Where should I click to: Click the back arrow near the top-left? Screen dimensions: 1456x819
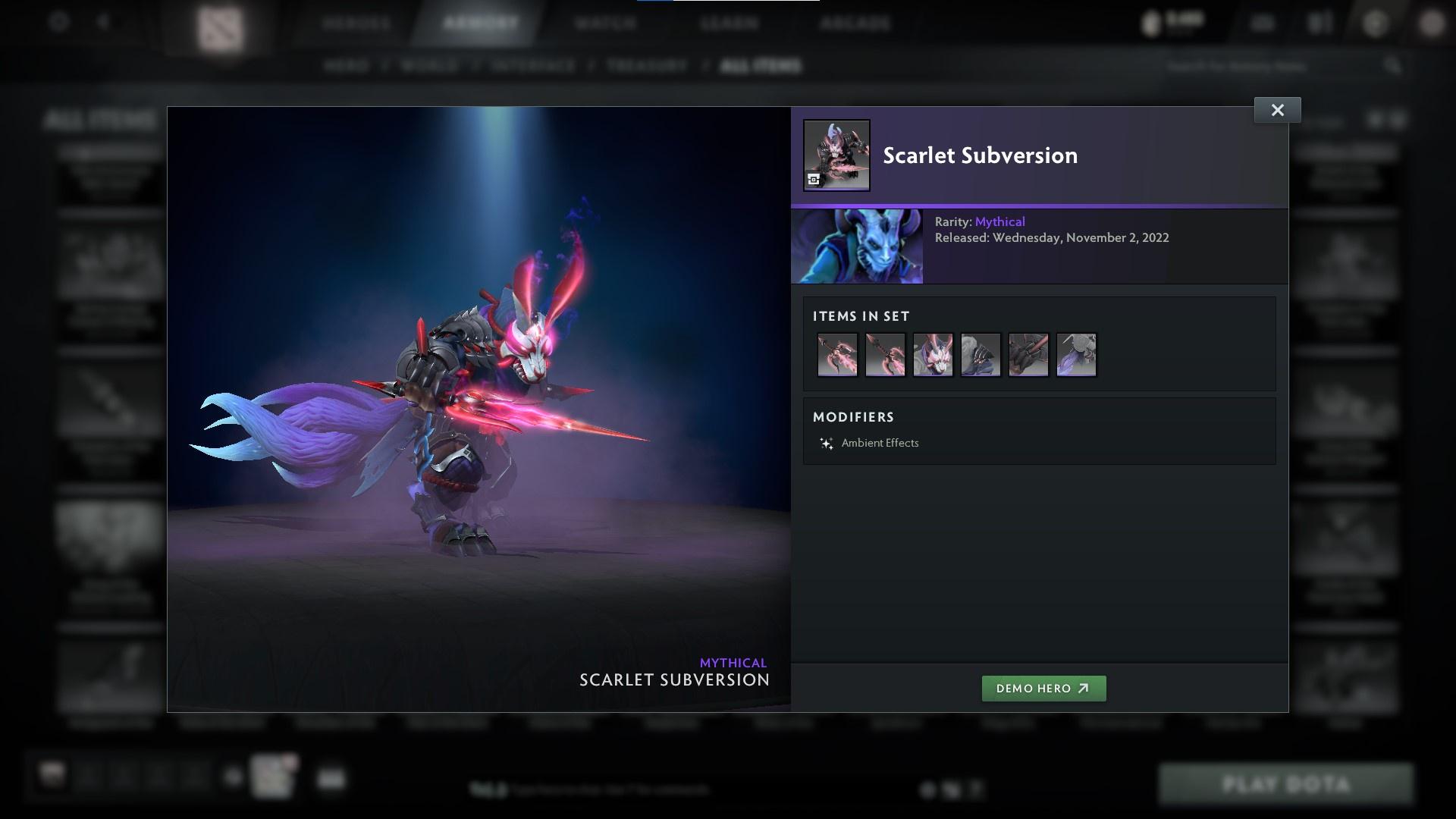coord(103,23)
